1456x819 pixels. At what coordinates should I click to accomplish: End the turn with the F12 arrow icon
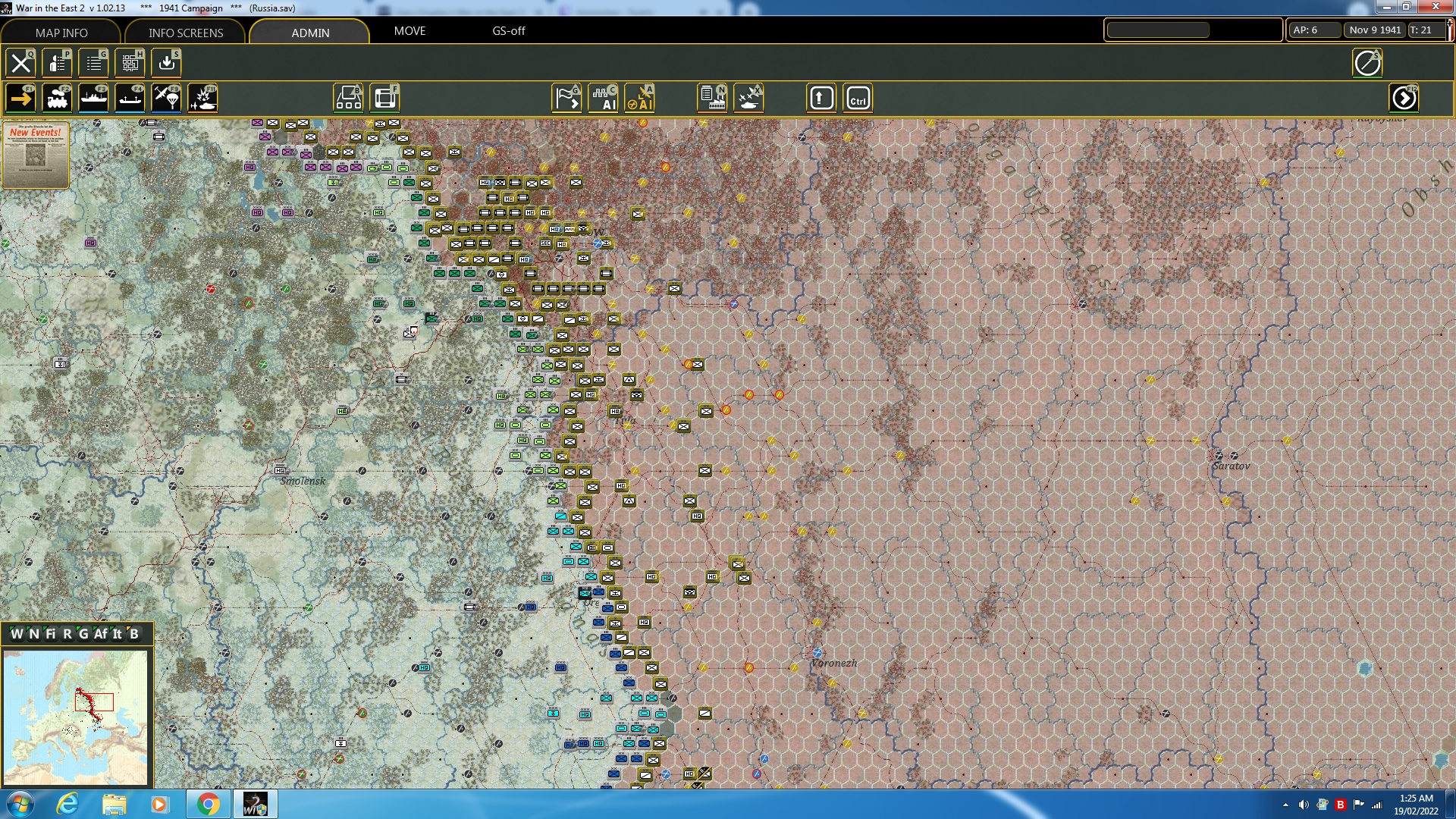(1405, 98)
